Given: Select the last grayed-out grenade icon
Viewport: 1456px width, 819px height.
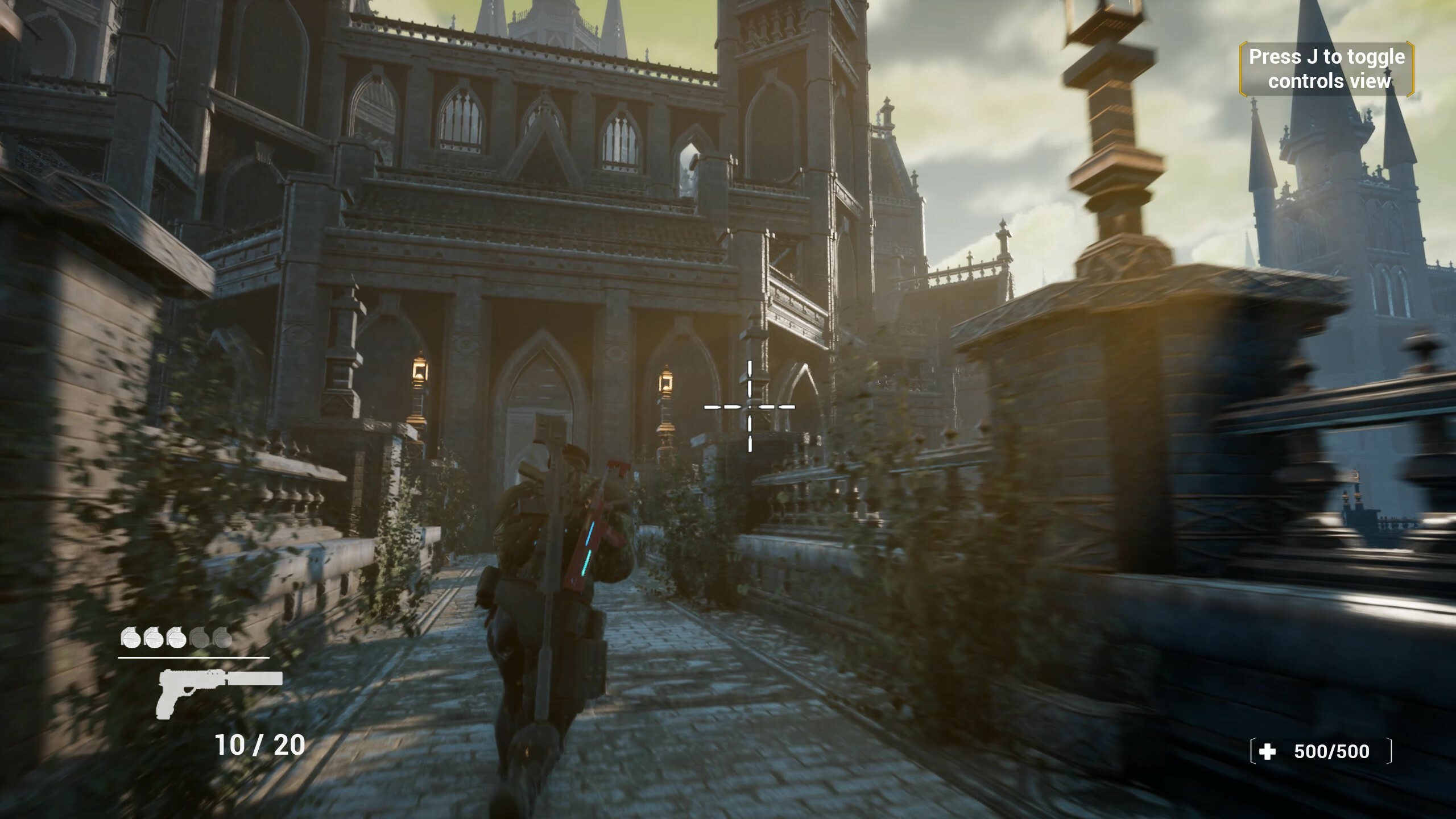Looking at the screenshot, I should [222, 638].
